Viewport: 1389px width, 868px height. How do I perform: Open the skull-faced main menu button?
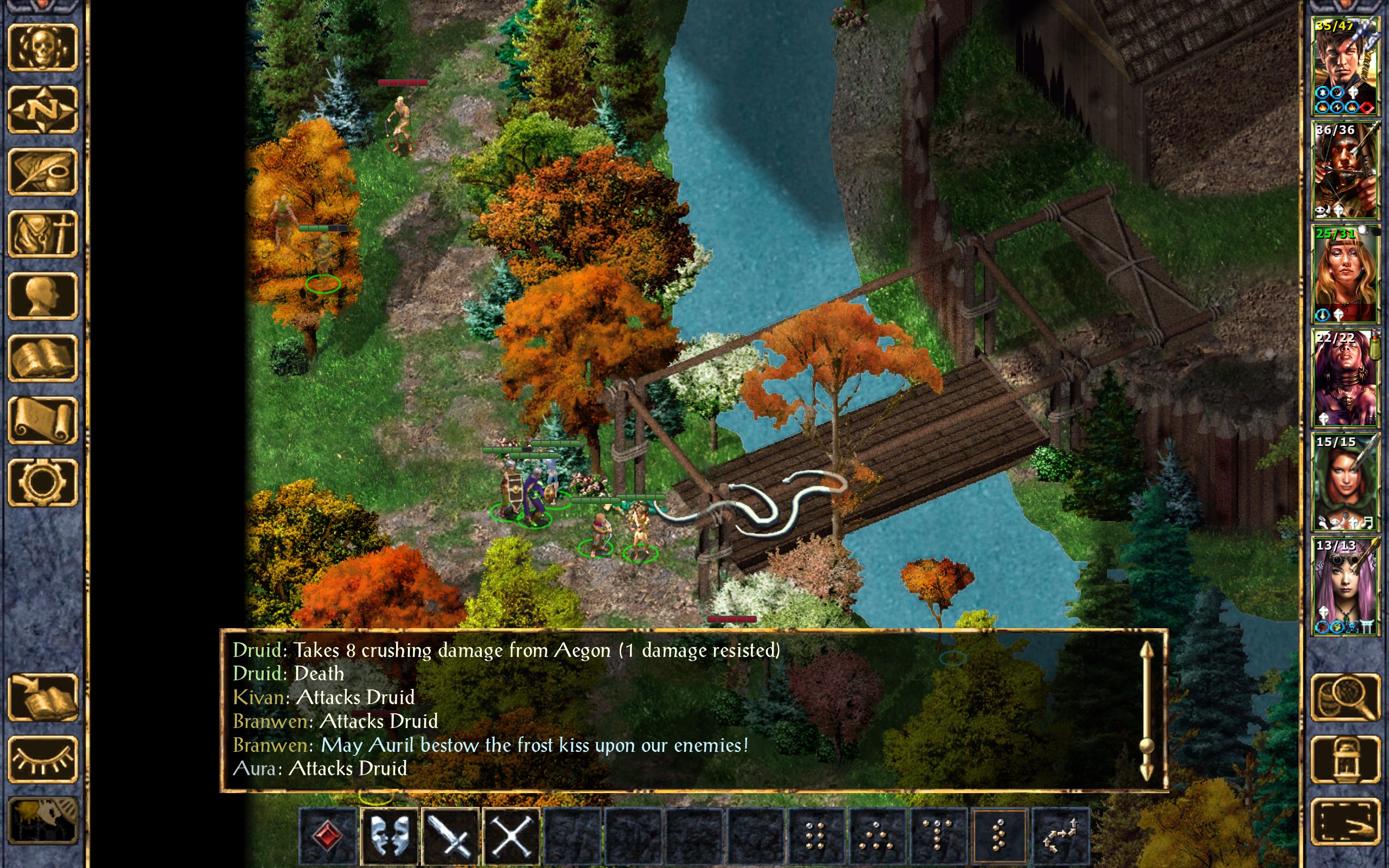[42, 48]
